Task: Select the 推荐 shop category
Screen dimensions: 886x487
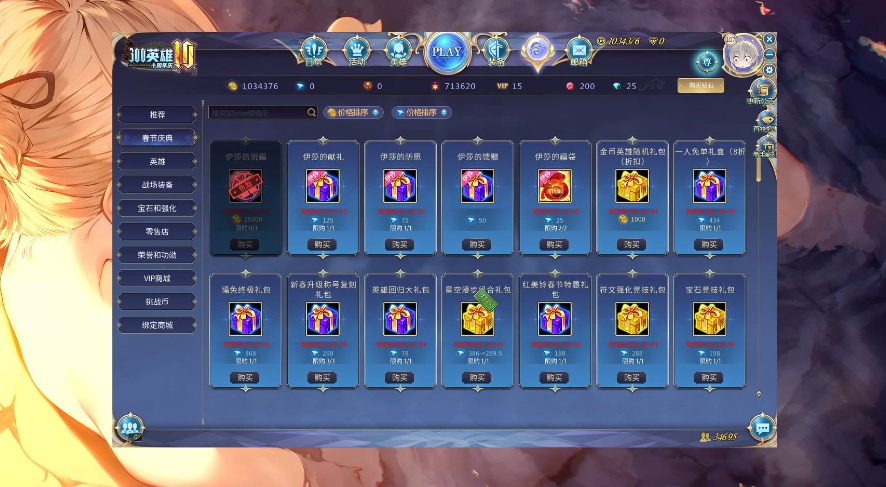Action: (x=158, y=114)
